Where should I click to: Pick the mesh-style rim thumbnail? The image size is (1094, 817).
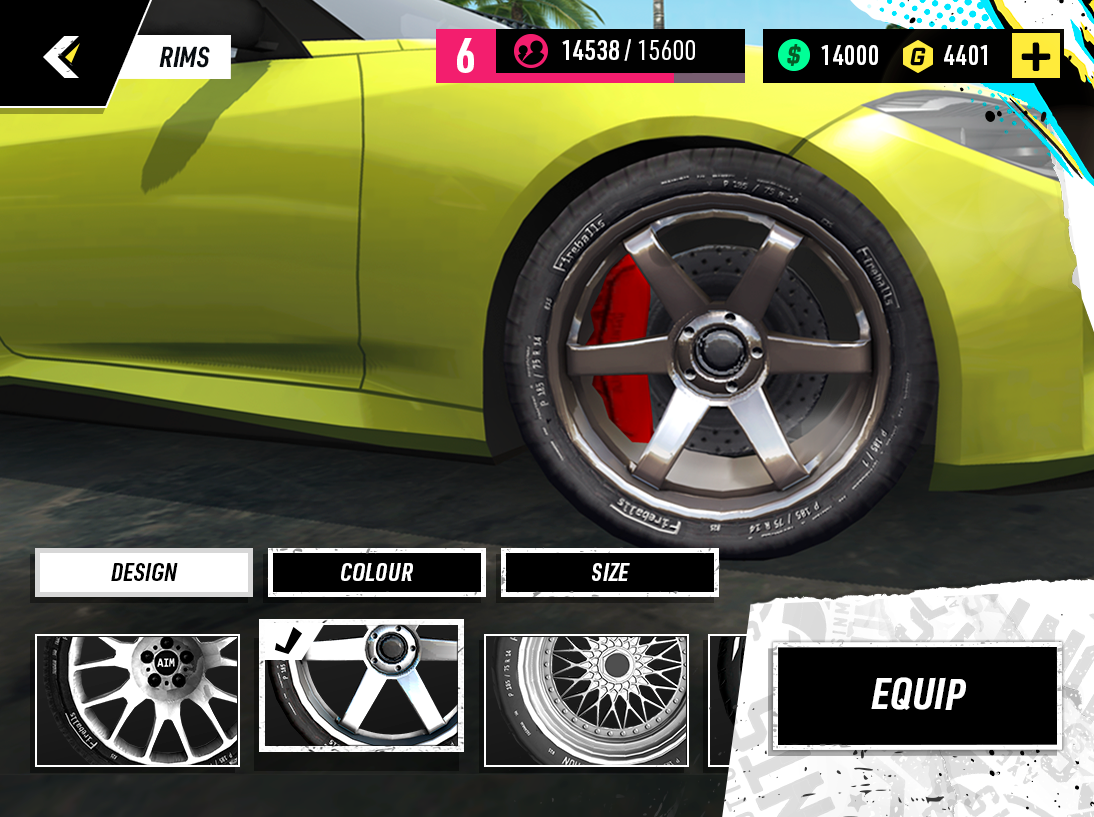click(x=586, y=700)
